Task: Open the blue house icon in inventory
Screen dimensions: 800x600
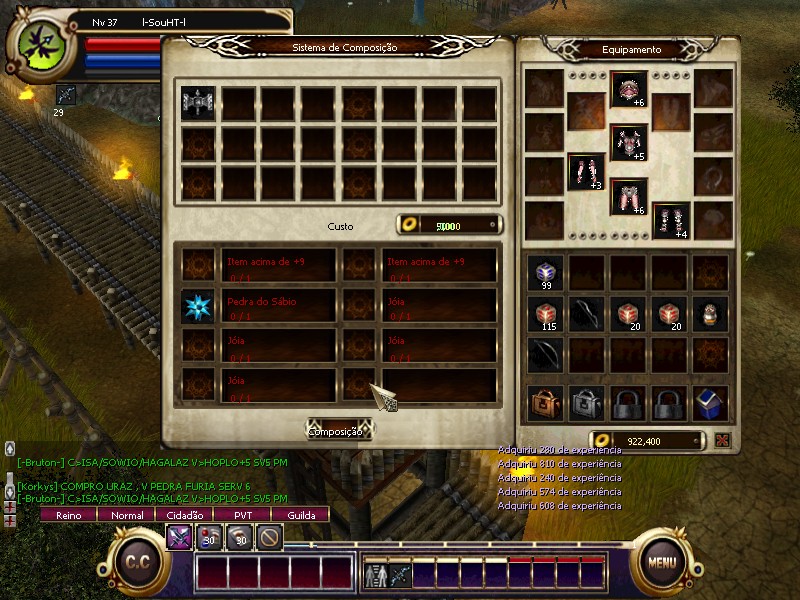Action: pos(711,403)
